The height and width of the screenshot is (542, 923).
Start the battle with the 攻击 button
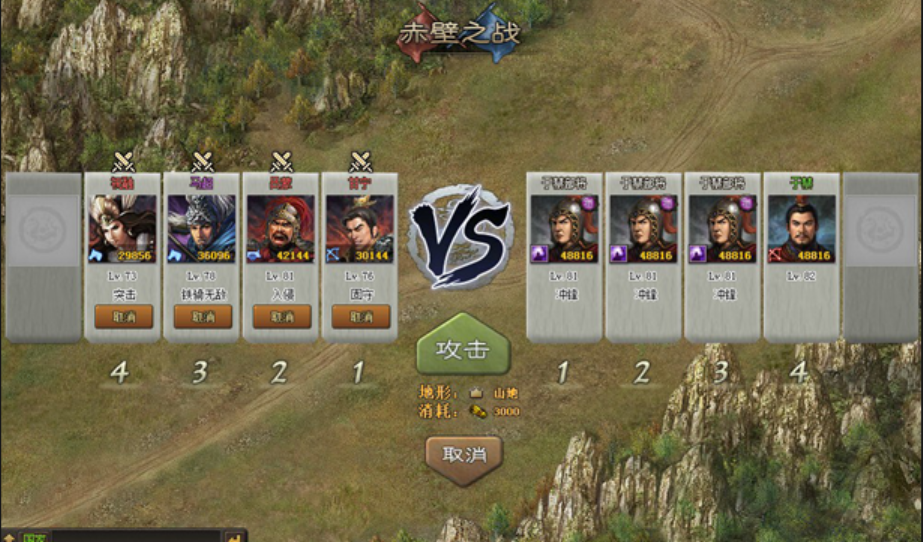pyautogui.click(x=463, y=349)
